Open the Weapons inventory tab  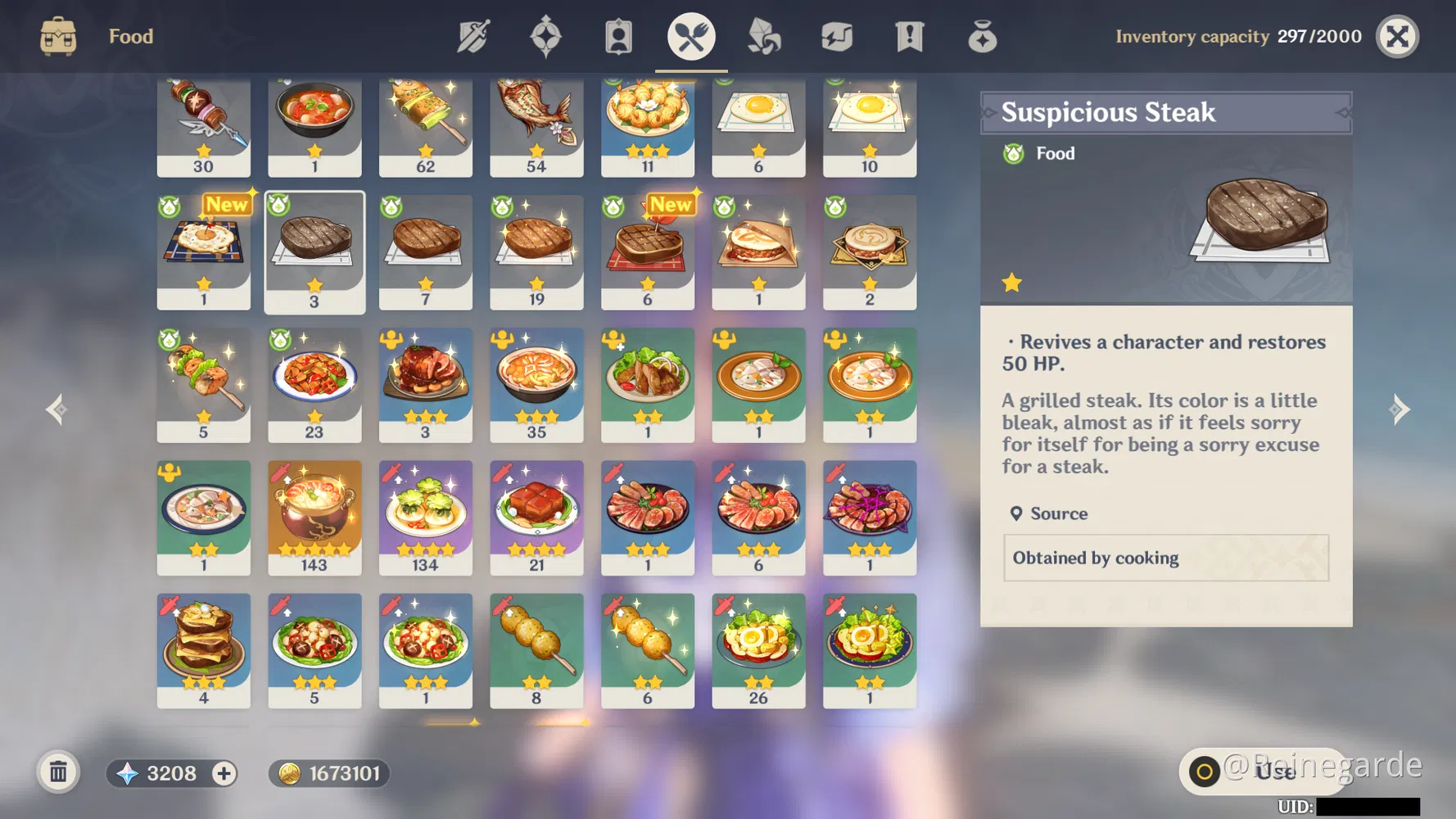pos(473,36)
